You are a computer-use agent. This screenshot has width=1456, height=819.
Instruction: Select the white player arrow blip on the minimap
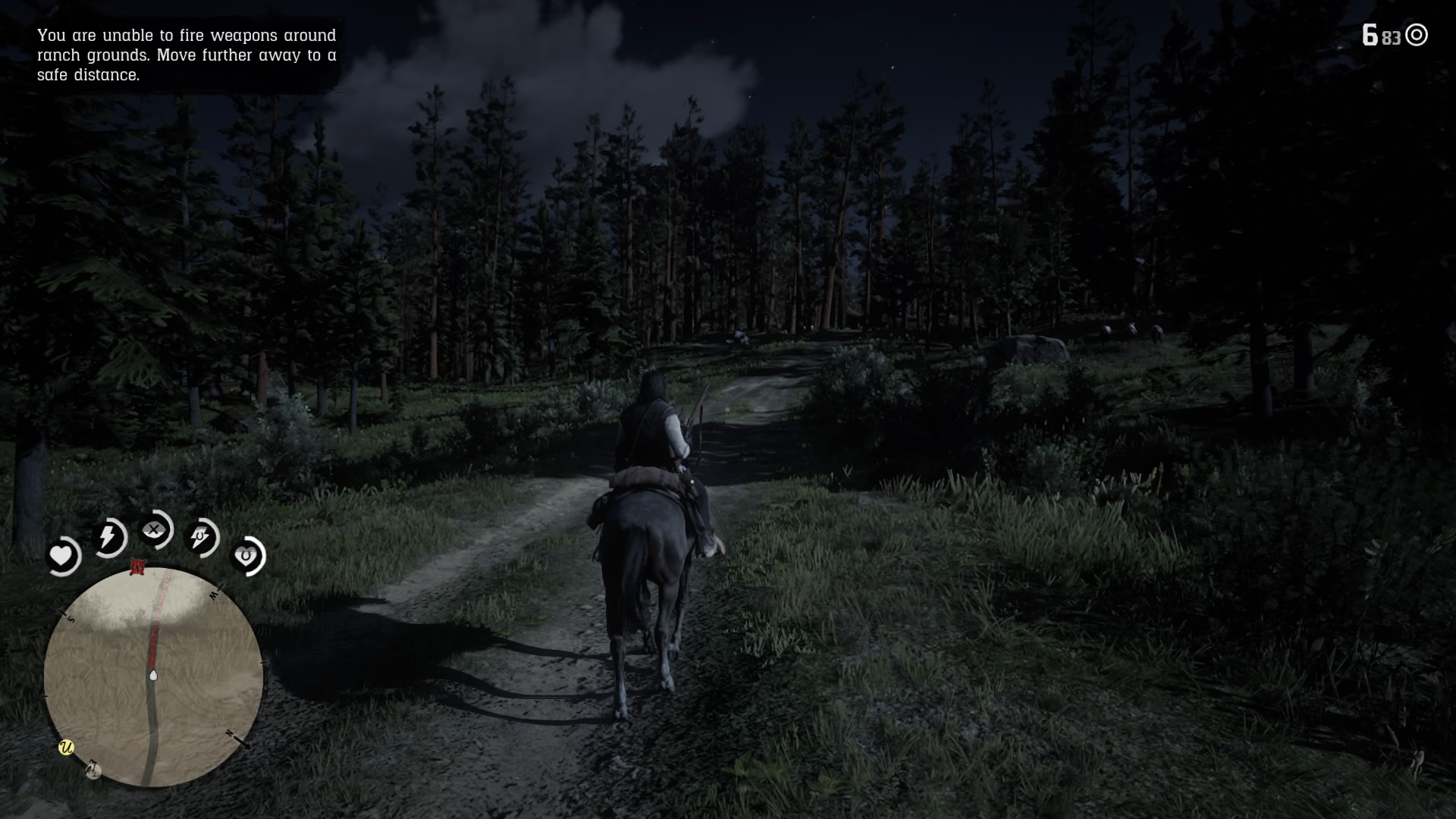[x=154, y=675]
